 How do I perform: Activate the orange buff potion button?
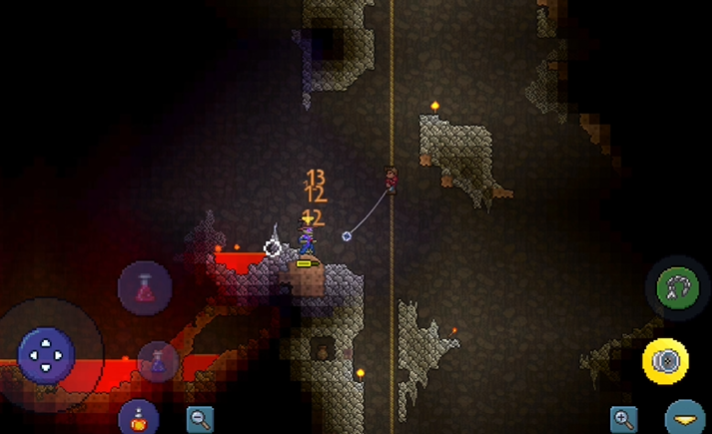pos(139,418)
